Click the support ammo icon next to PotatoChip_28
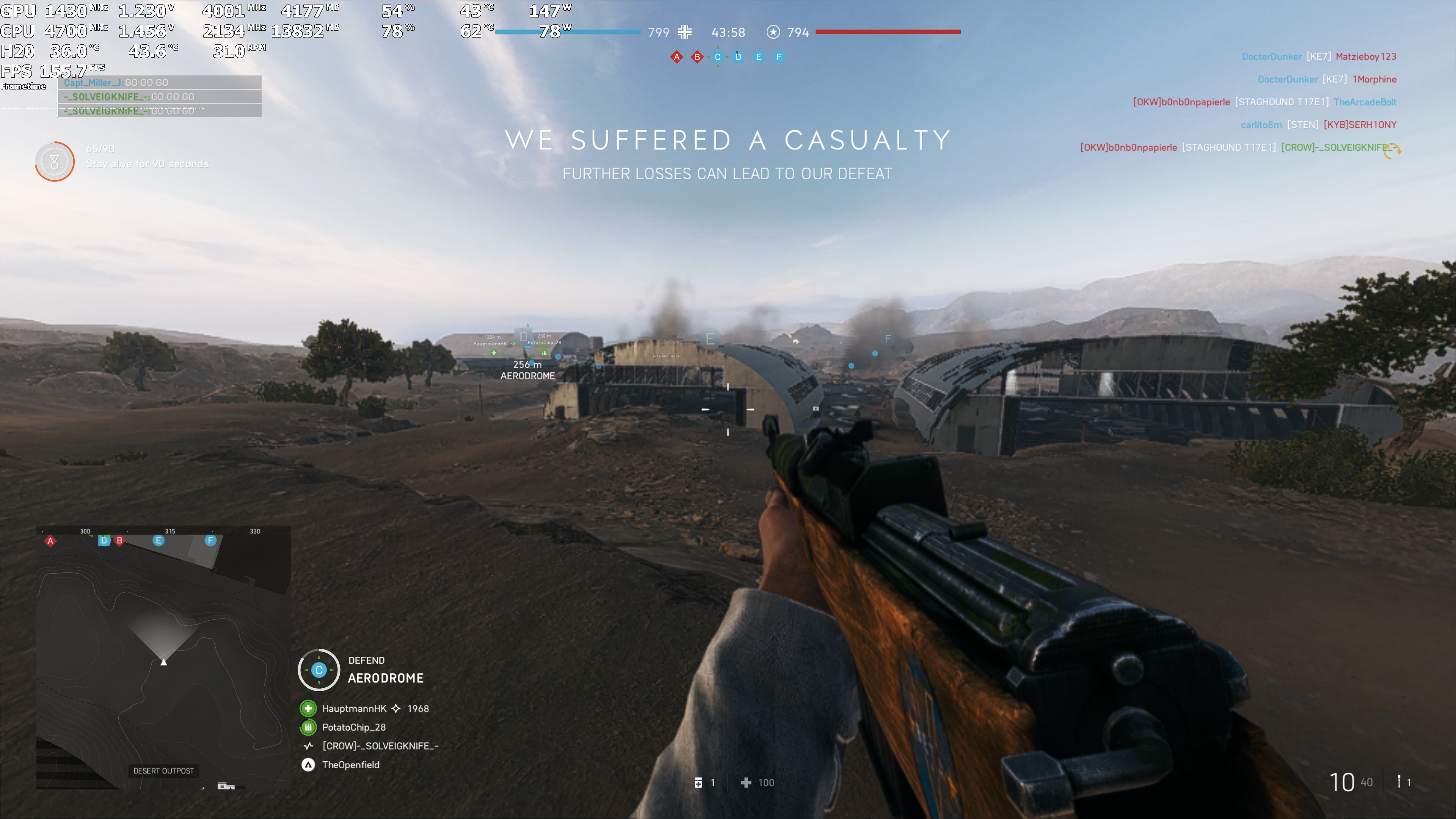The image size is (1456, 819). tap(308, 728)
